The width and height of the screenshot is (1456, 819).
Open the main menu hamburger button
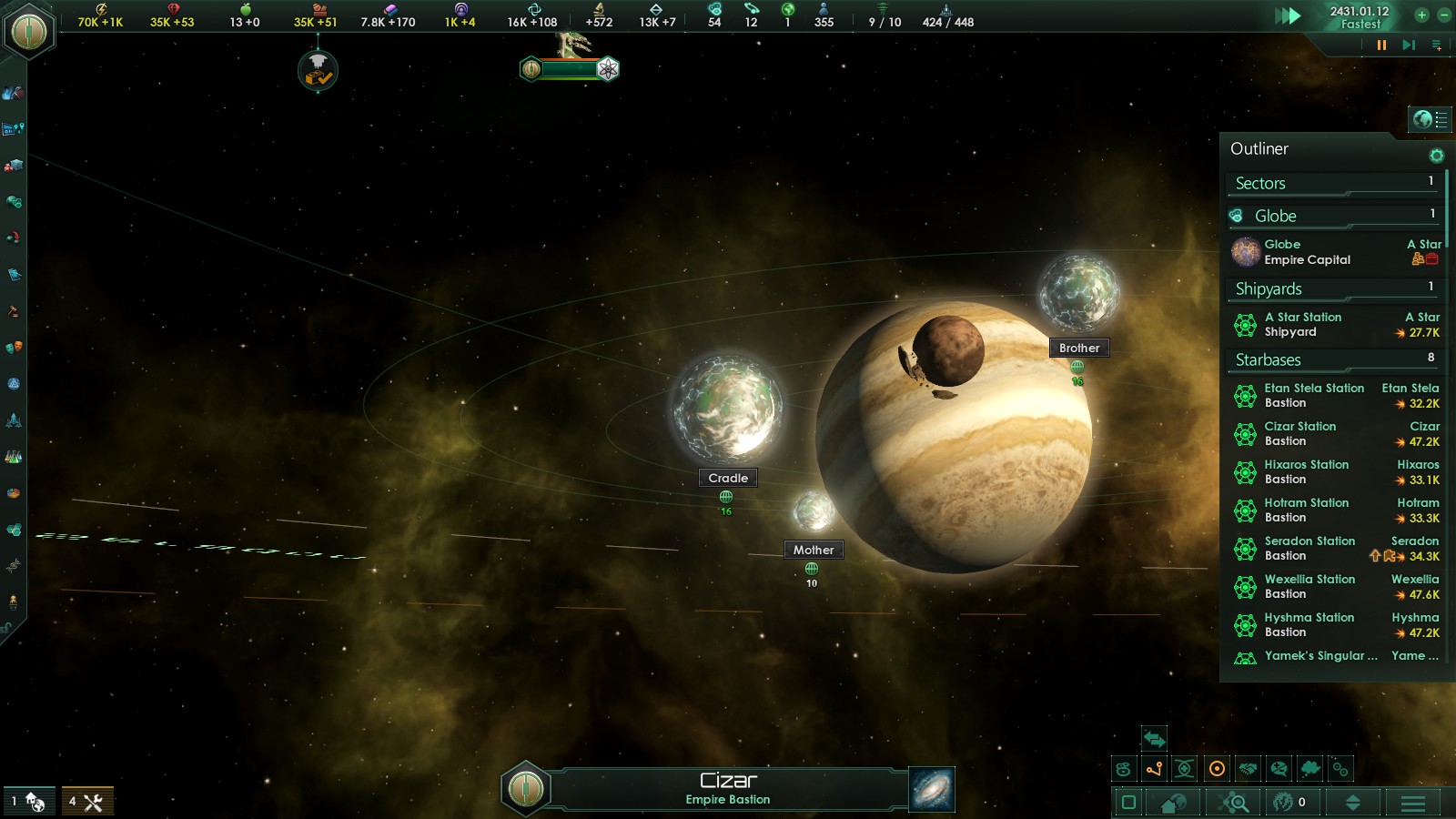tap(1412, 803)
